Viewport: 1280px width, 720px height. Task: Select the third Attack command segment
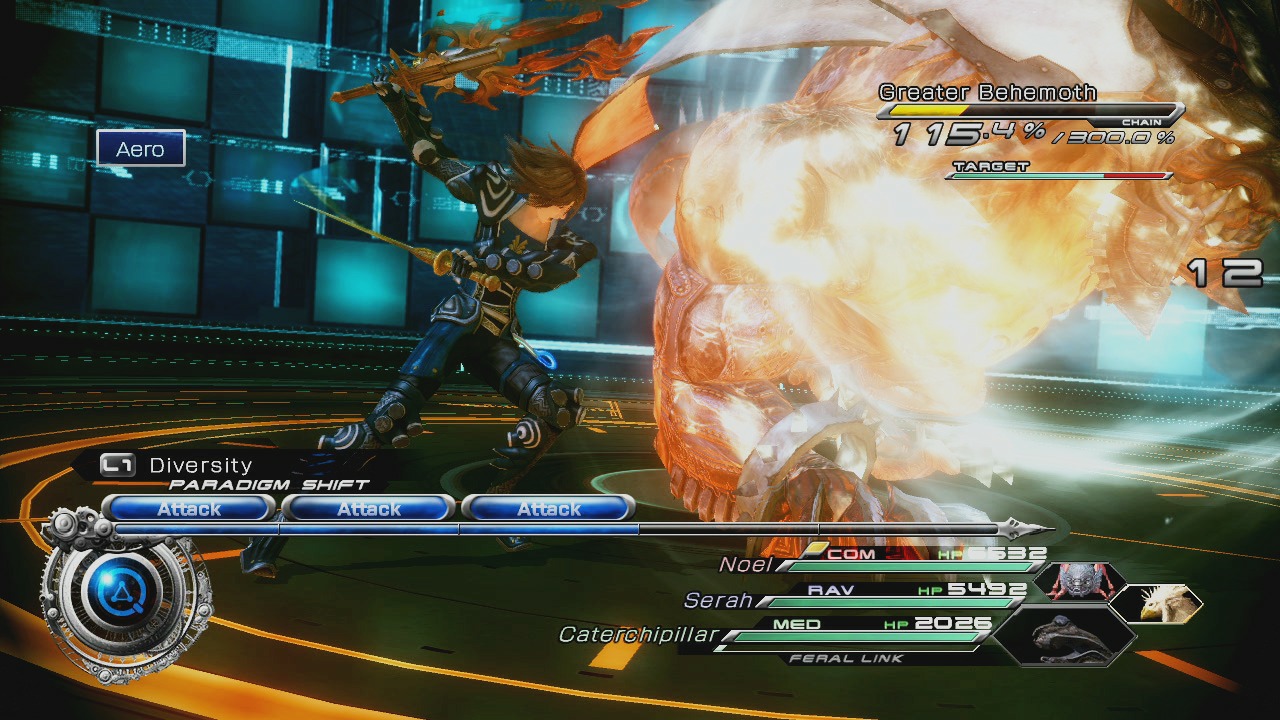tap(549, 509)
